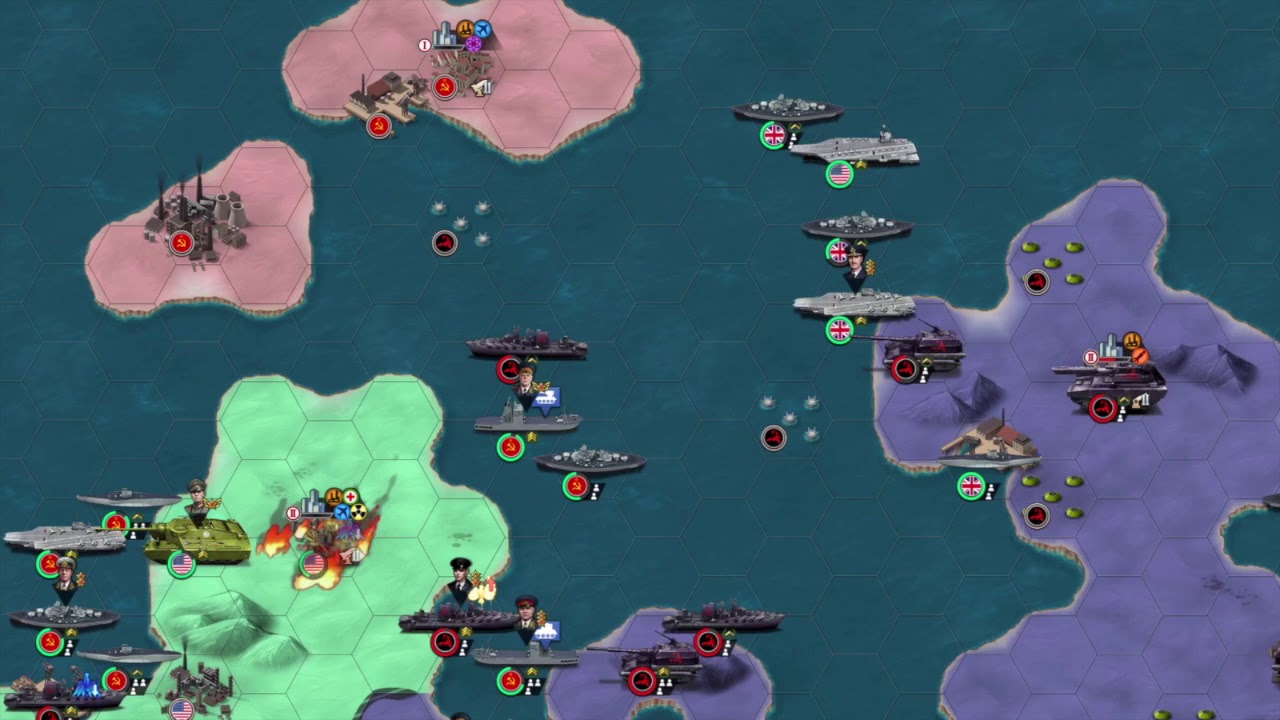Select the black tank in the purple city

(x=1115, y=385)
